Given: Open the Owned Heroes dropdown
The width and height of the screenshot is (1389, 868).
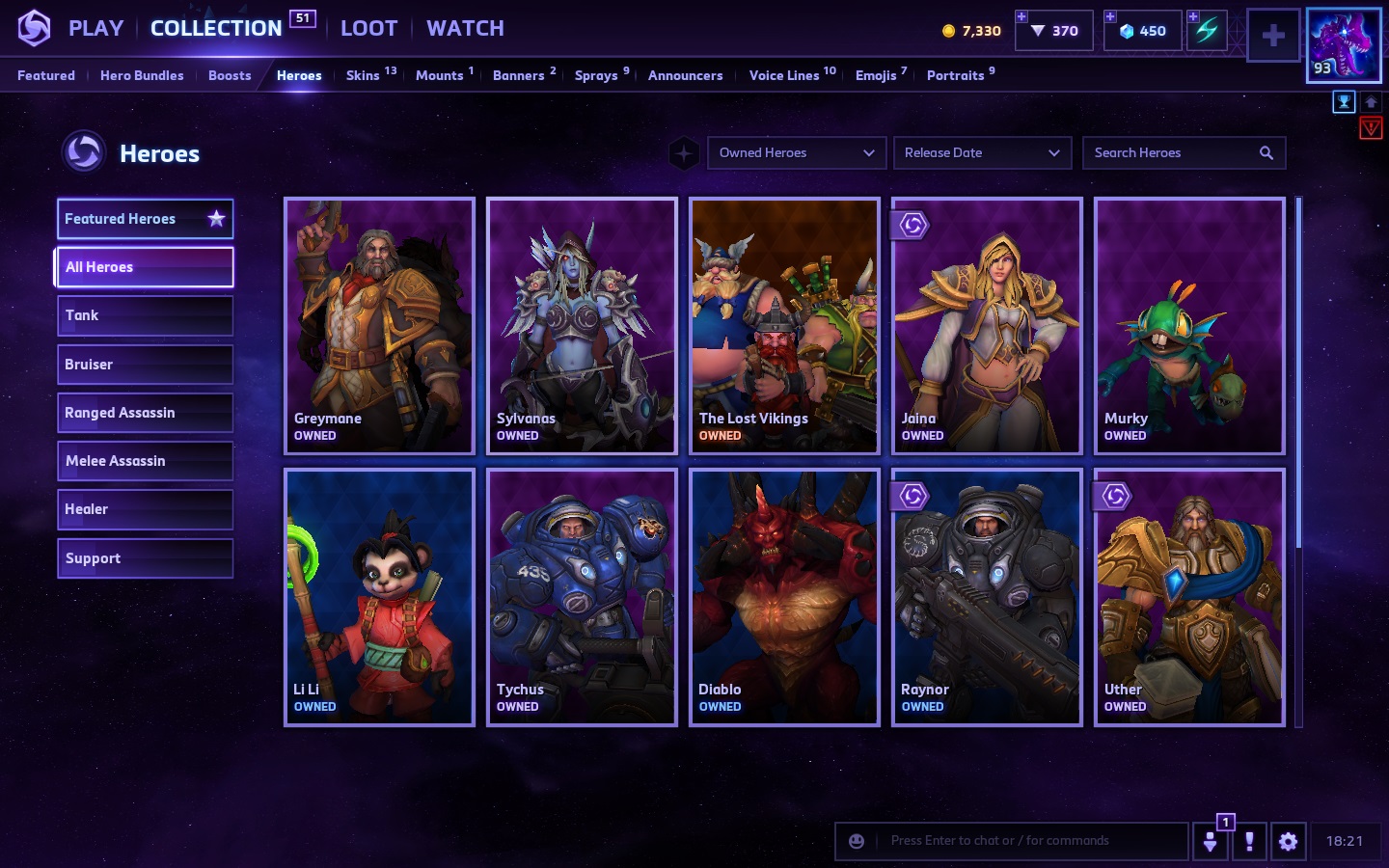Looking at the screenshot, I should pyautogui.click(x=796, y=152).
